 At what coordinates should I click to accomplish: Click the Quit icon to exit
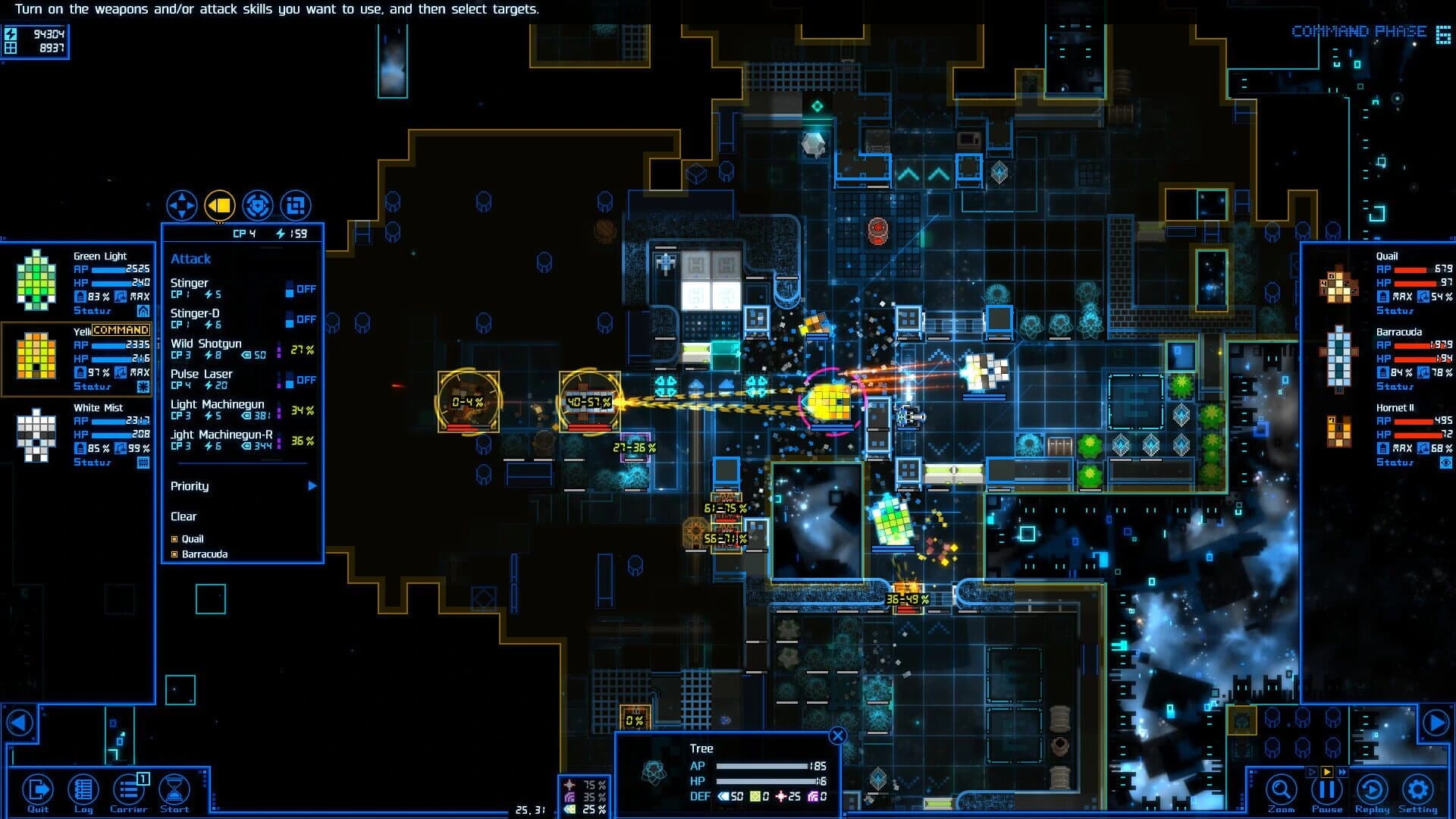(x=38, y=789)
